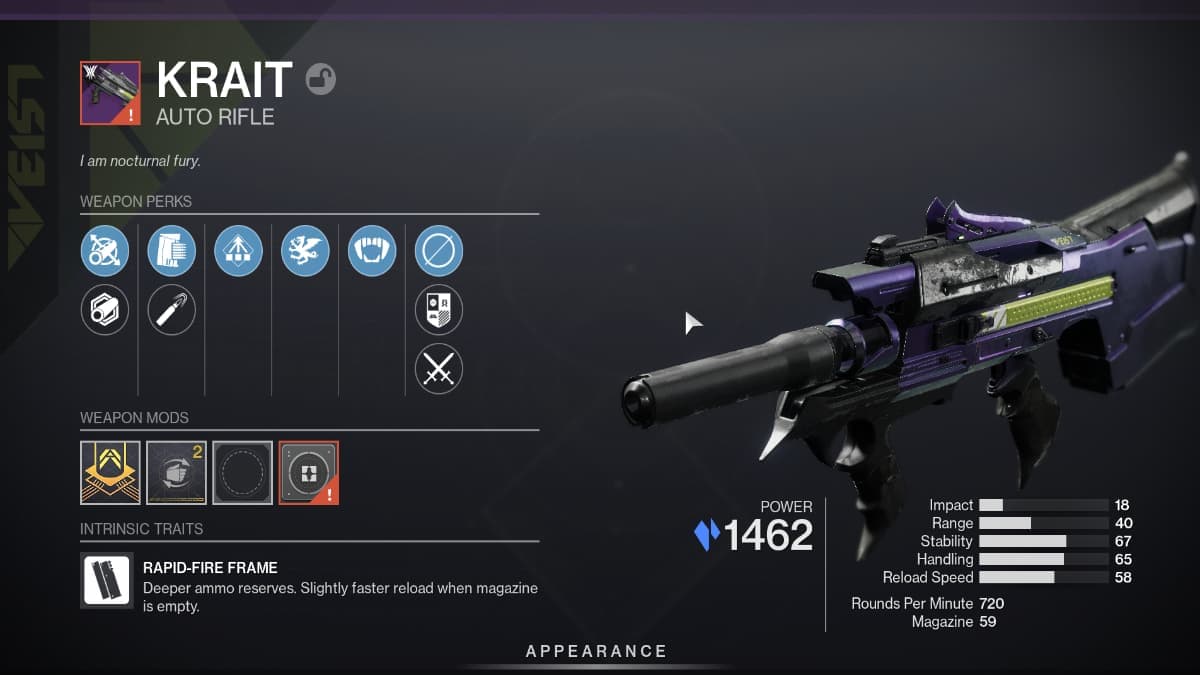Screen dimensions: 1200x675
Task: Select the slashed-circle empty tracker option
Action: [439, 251]
